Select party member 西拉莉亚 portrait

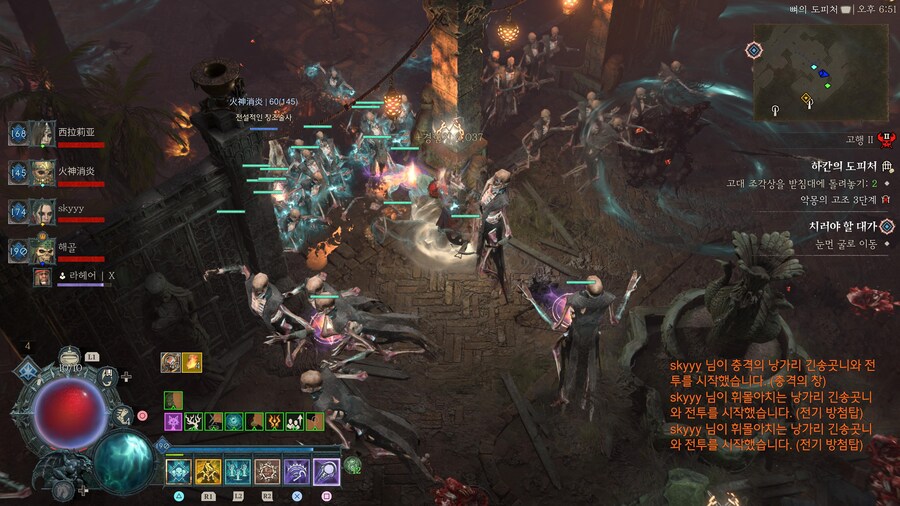43,133
